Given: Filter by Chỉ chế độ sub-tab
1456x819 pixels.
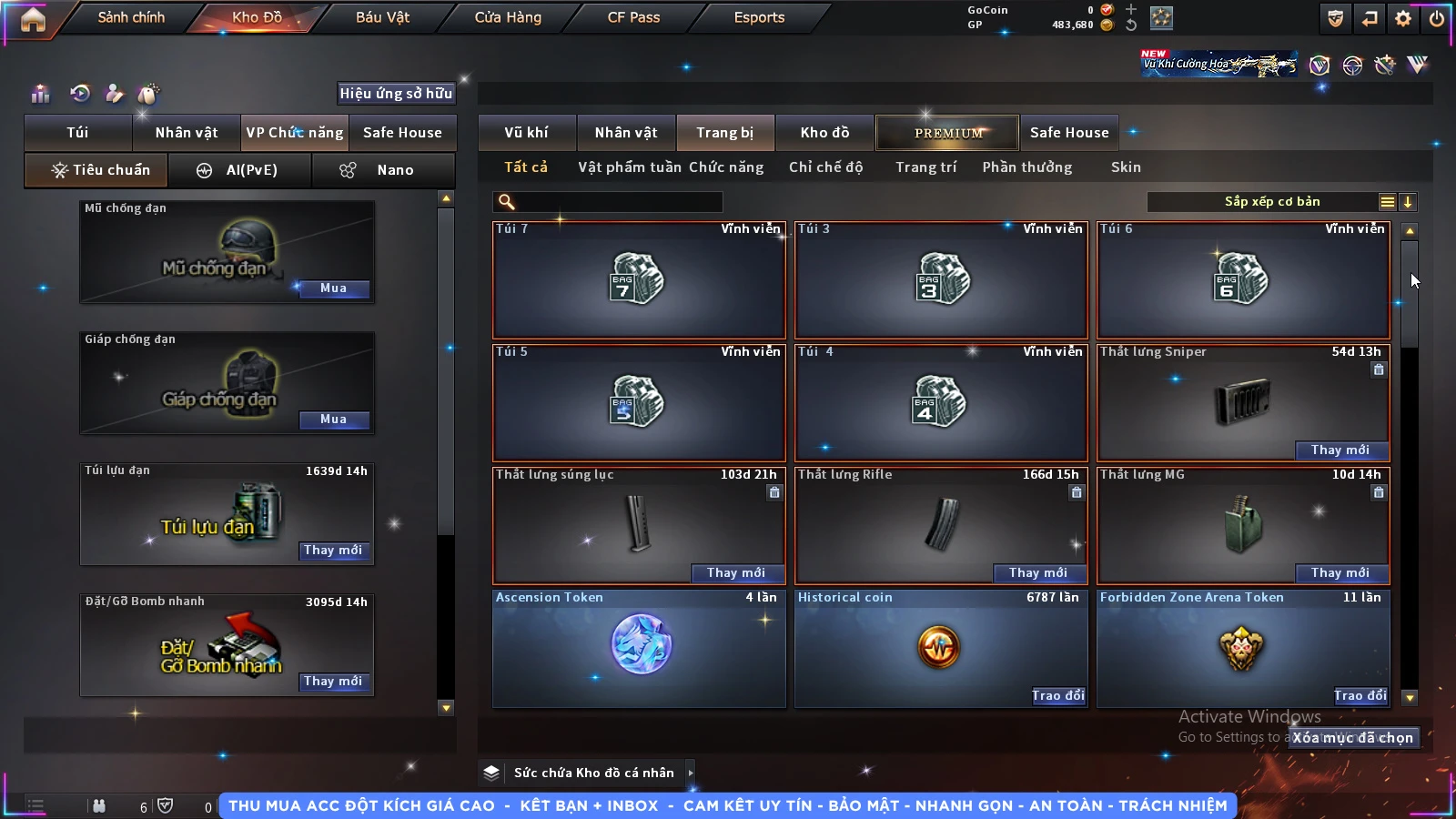Looking at the screenshot, I should click(825, 167).
